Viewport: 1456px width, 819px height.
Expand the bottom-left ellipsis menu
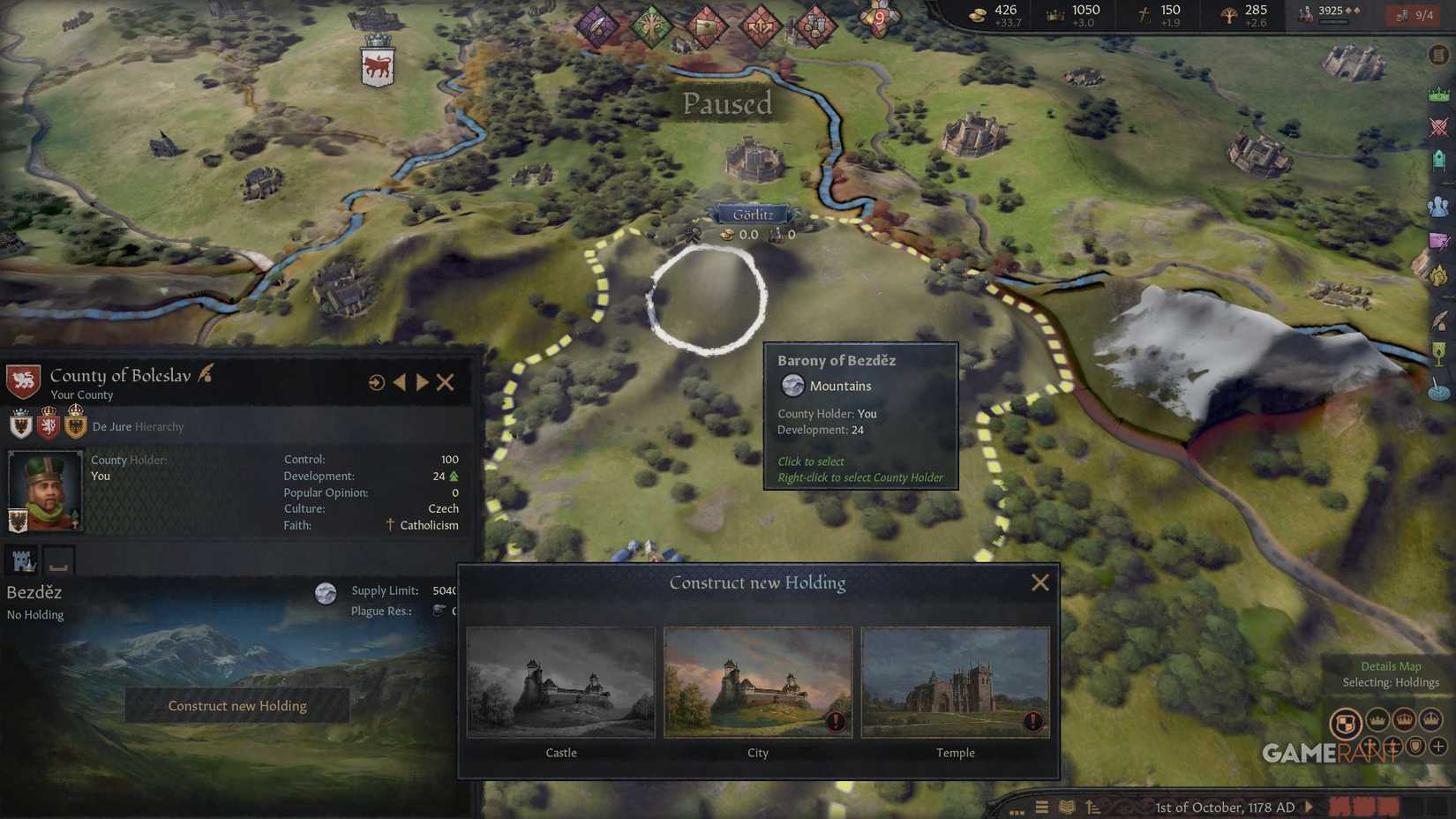[x=1017, y=811]
